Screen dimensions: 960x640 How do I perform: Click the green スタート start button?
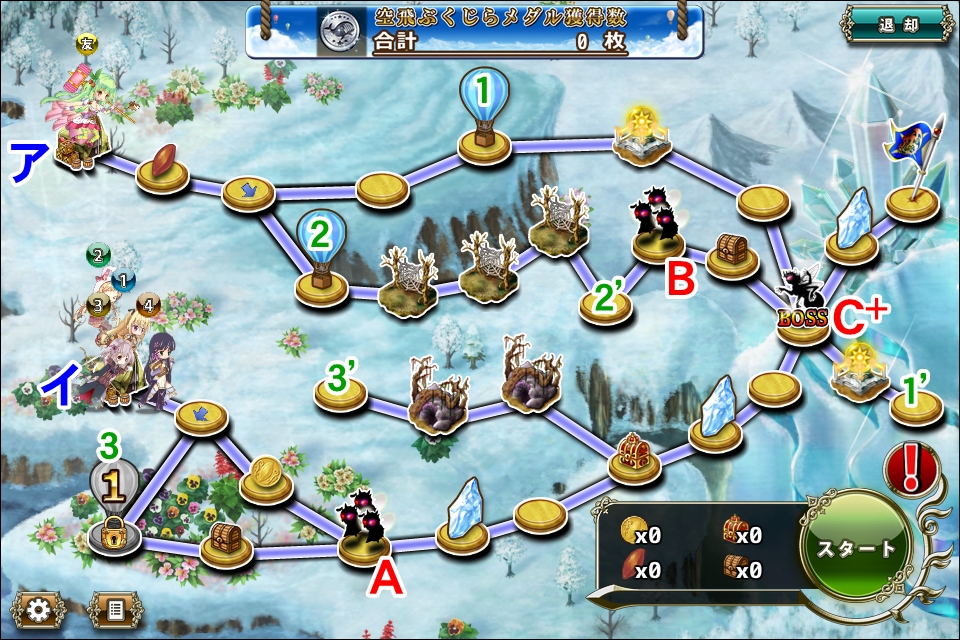coord(856,549)
